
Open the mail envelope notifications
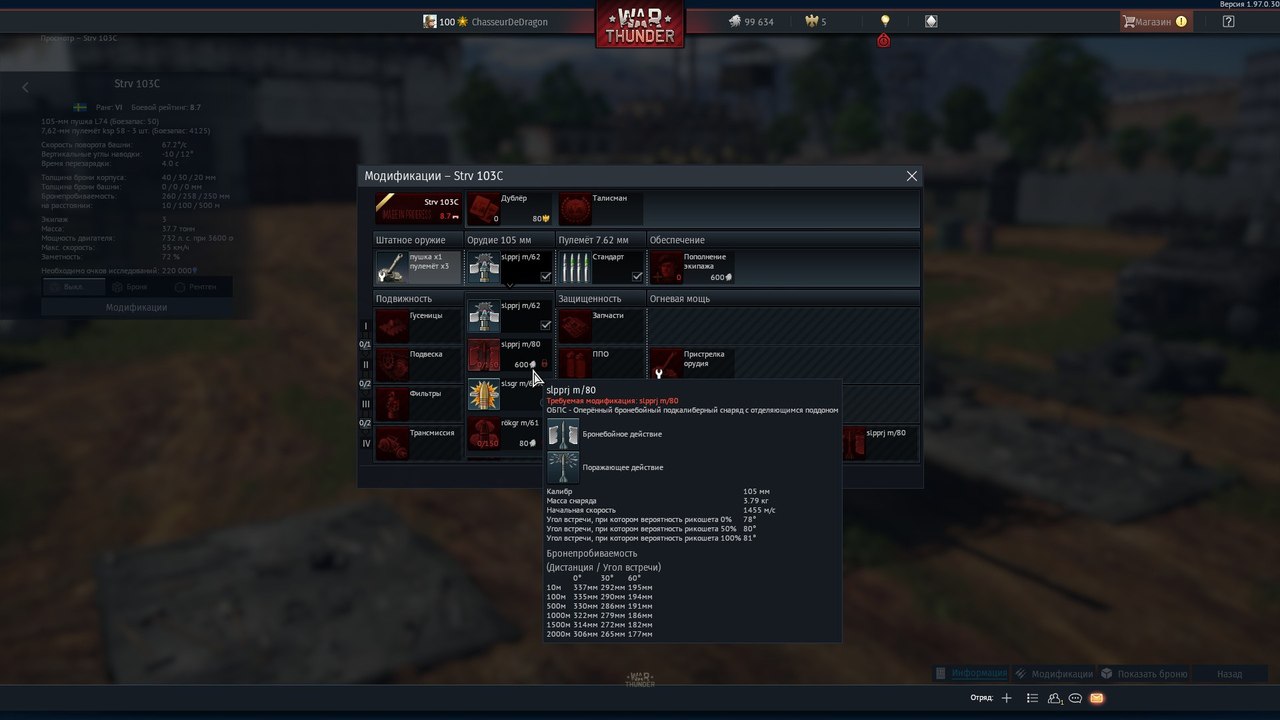click(1097, 698)
